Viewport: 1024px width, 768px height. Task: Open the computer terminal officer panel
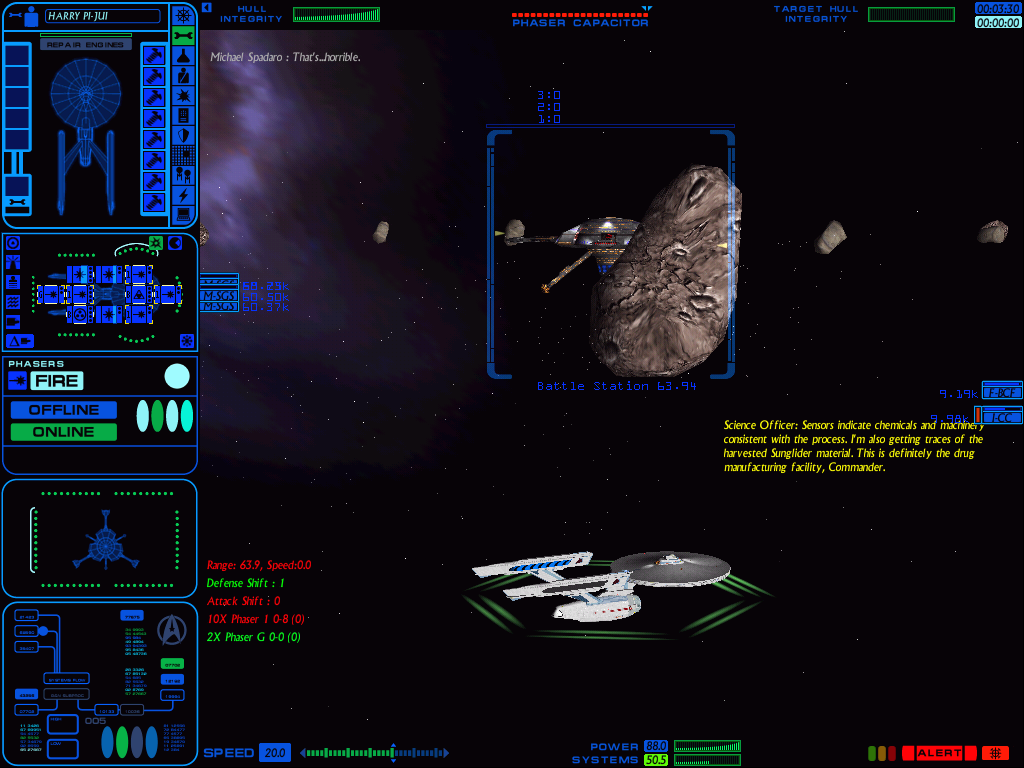coord(183,215)
